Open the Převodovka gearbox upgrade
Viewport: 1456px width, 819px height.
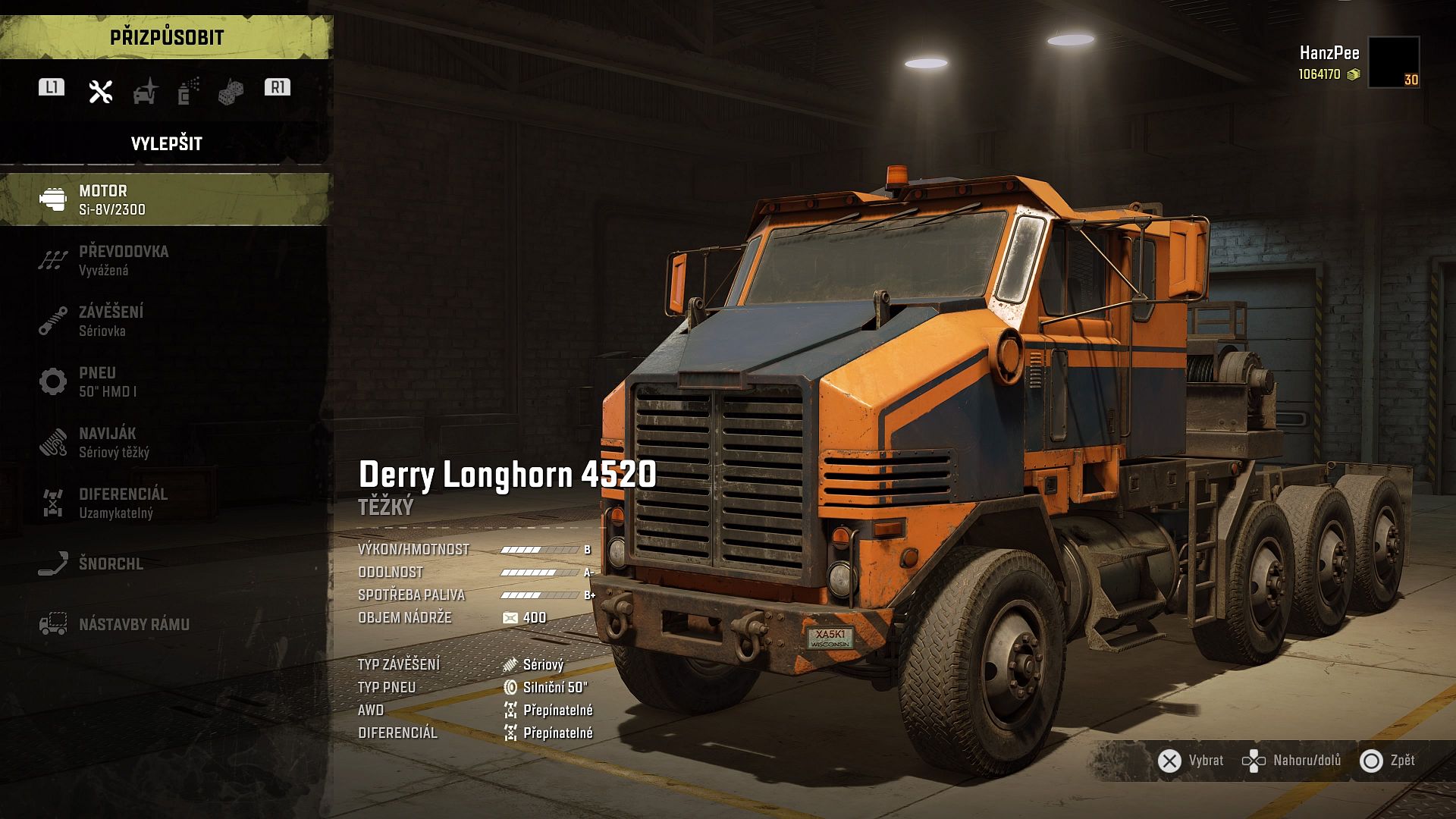coord(165,260)
